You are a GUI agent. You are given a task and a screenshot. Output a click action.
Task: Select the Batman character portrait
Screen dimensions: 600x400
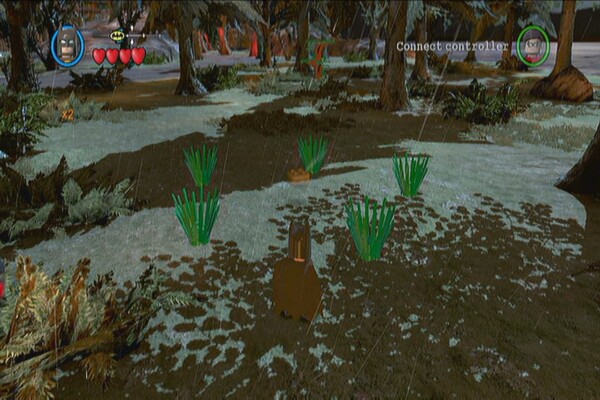67,46
